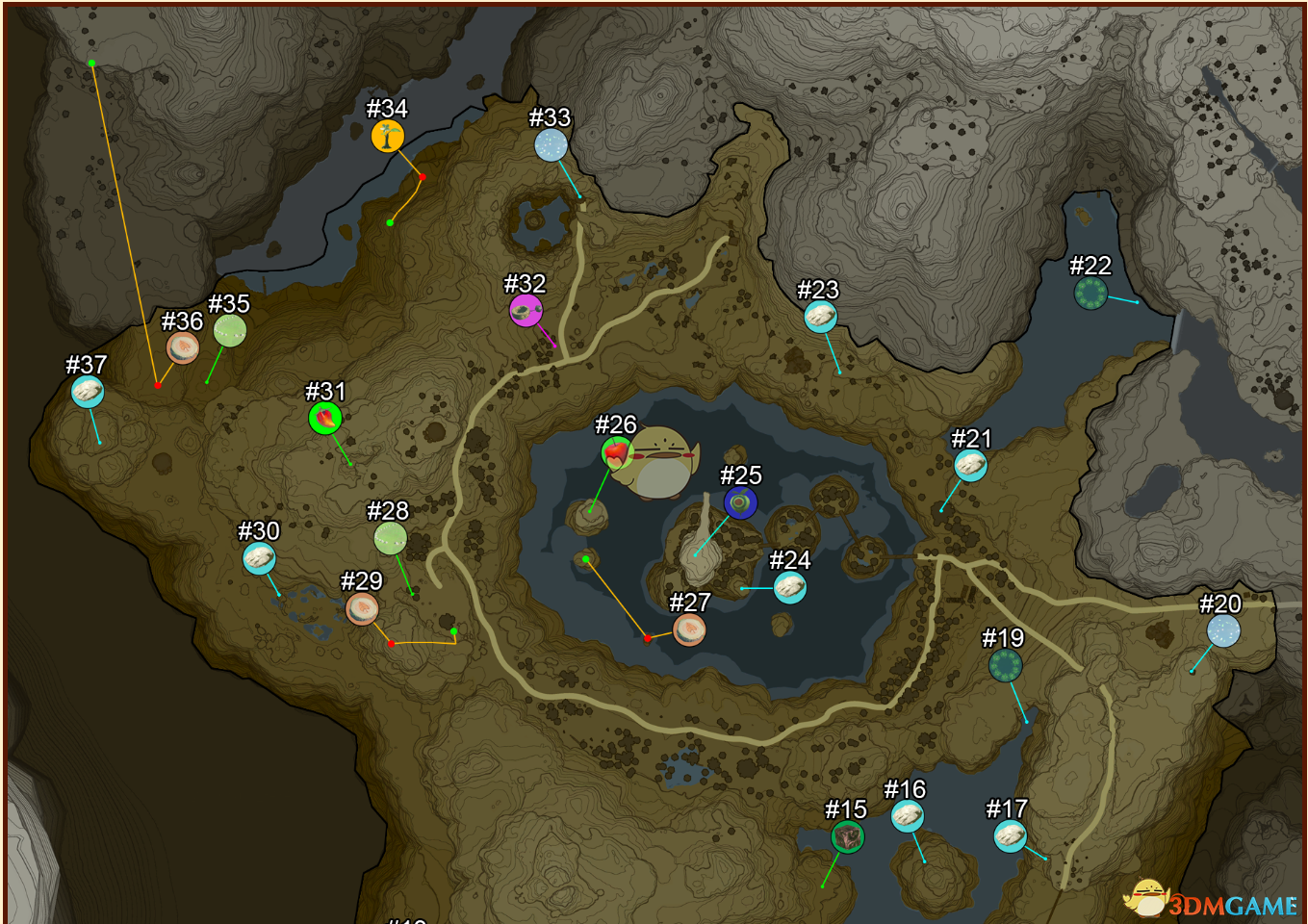
Task: Click the #33 light blue marker
Action: [551, 145]
